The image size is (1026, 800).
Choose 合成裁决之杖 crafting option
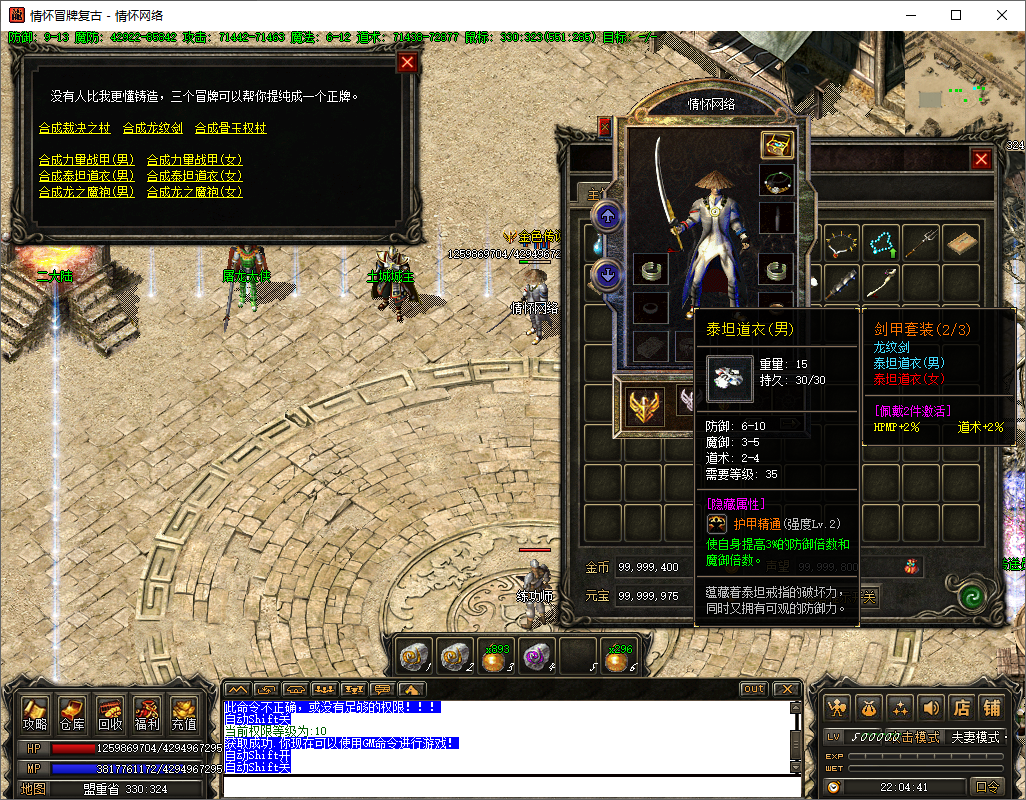(x=74, y=128)
